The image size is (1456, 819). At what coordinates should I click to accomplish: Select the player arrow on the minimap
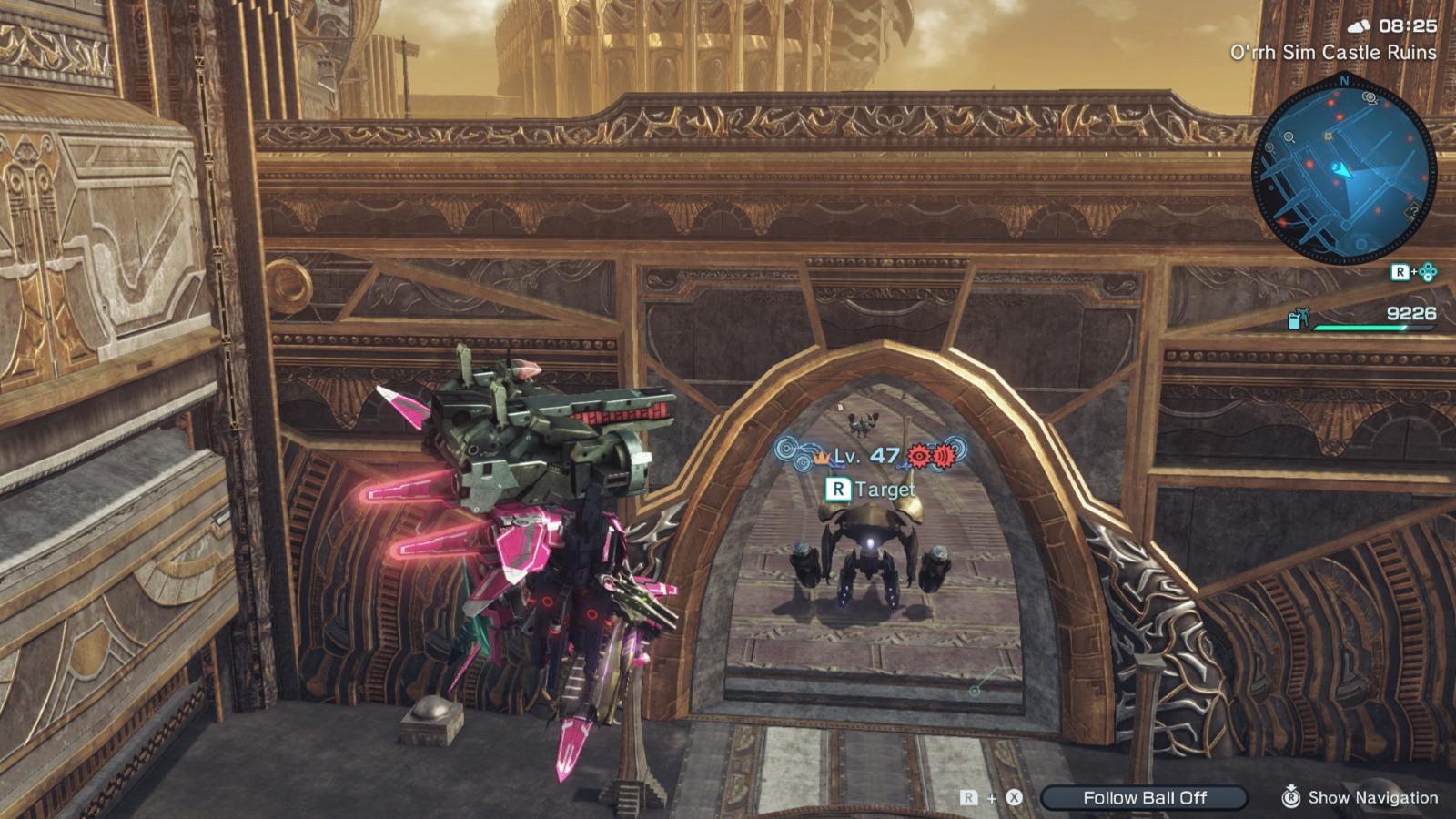pos(1344,171)
